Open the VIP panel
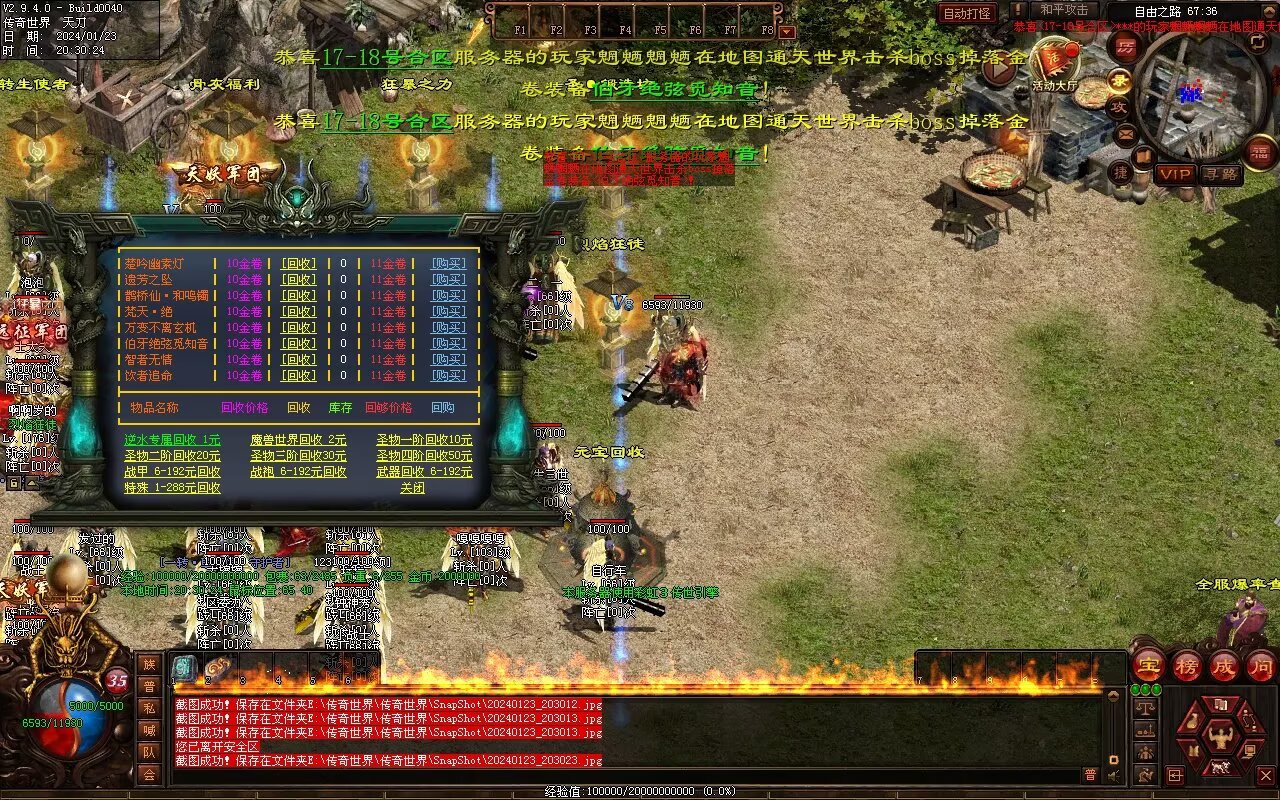 1175,174
